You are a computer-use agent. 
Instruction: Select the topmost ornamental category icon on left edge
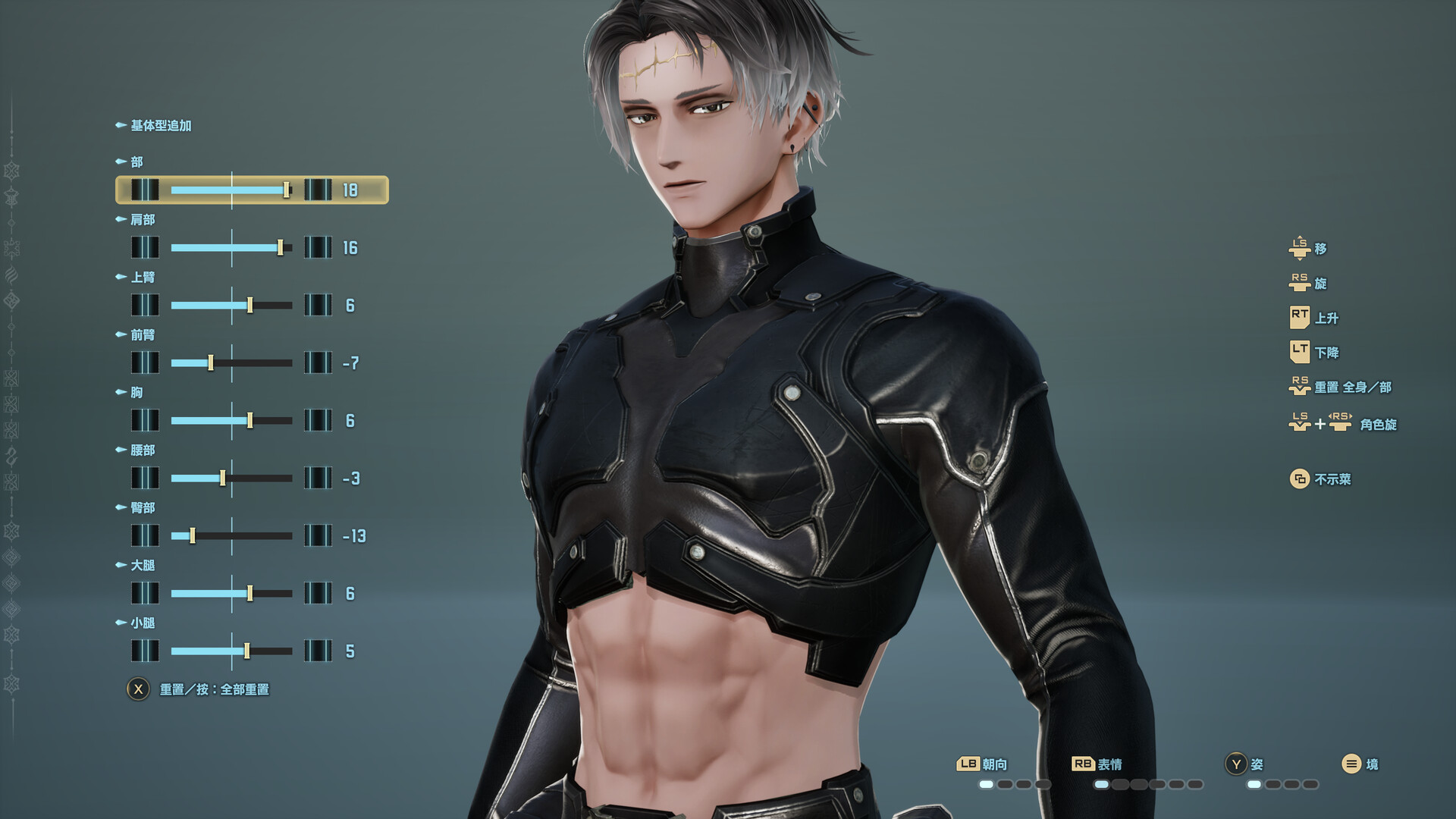(x=12, y=171)
